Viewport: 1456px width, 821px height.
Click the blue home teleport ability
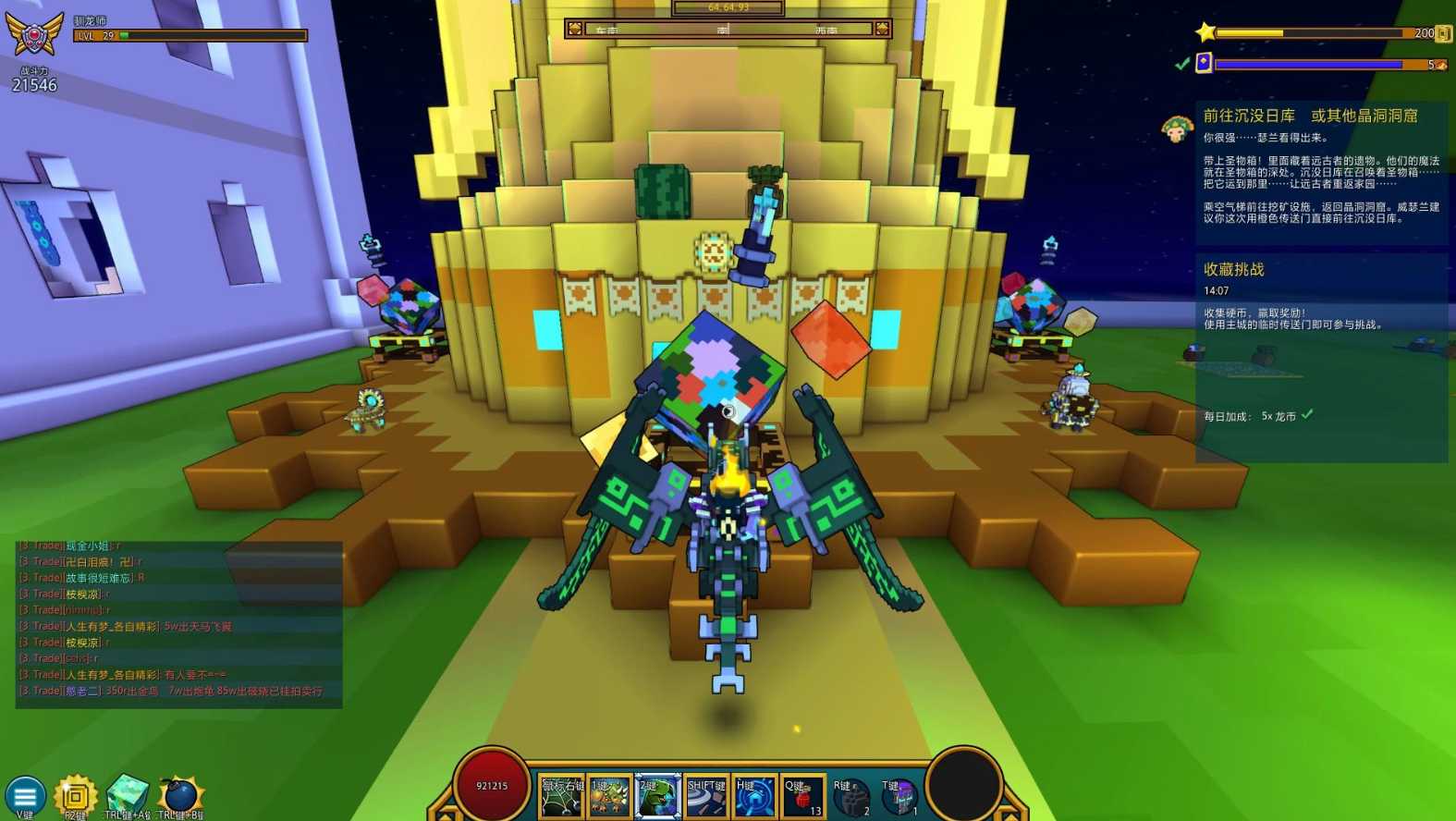tap(754, 797)
